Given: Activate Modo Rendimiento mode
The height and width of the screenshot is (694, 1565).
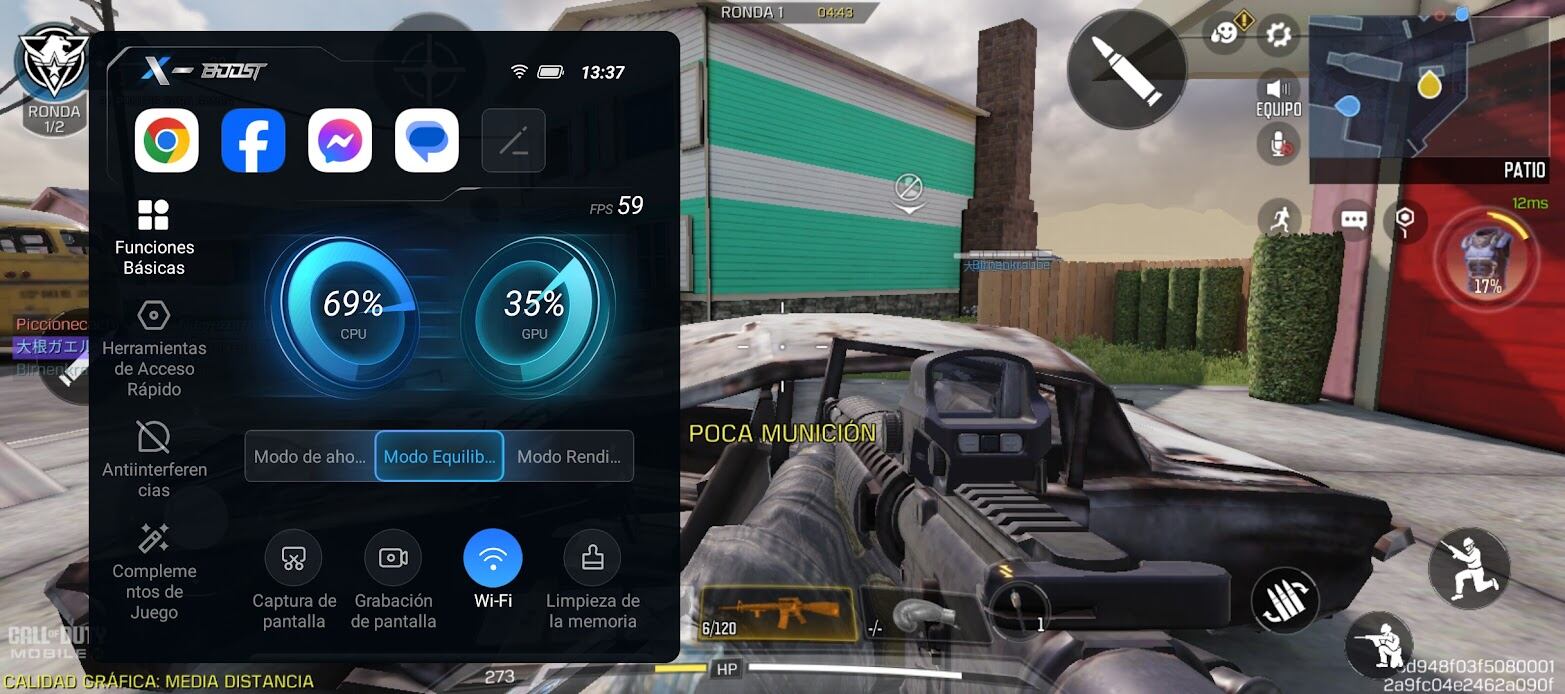Looking at the screenshot, I should click(x=569, y=457).
